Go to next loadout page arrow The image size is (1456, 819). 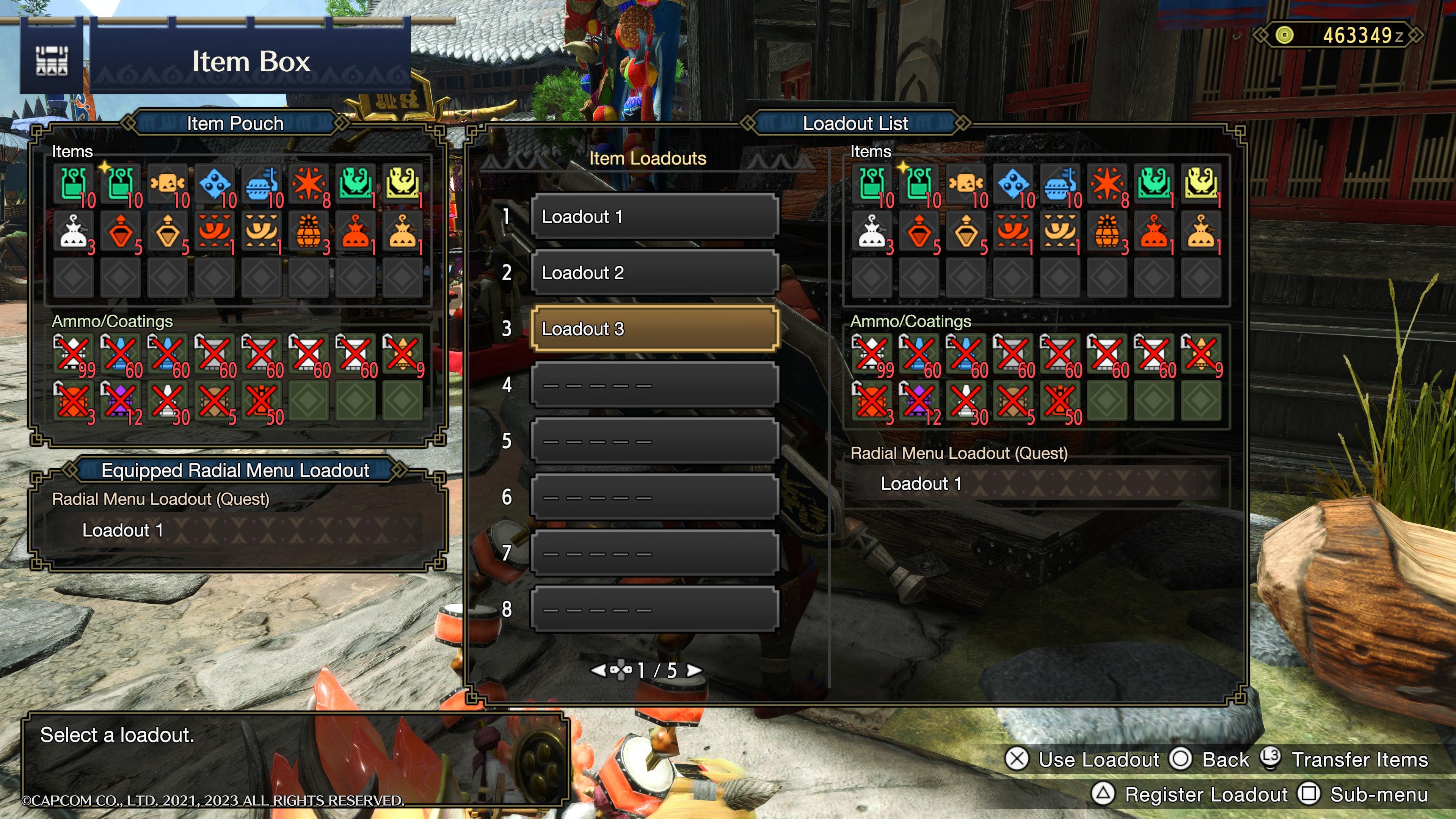[x=693, y=670]
